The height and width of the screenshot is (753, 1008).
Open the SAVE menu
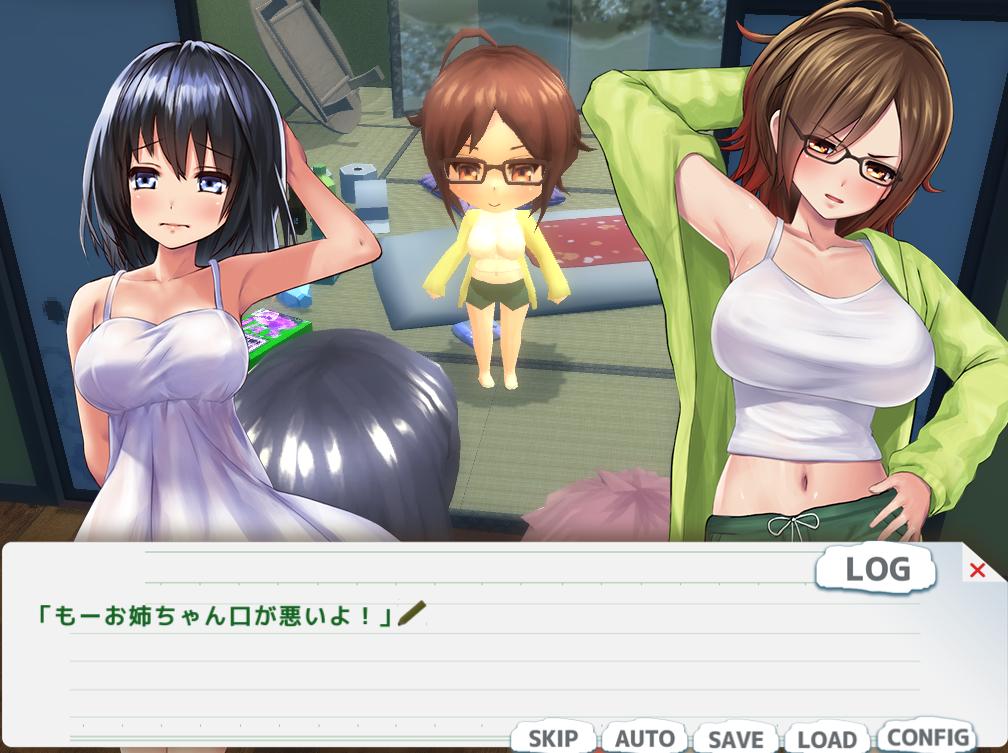coord(735,739)
